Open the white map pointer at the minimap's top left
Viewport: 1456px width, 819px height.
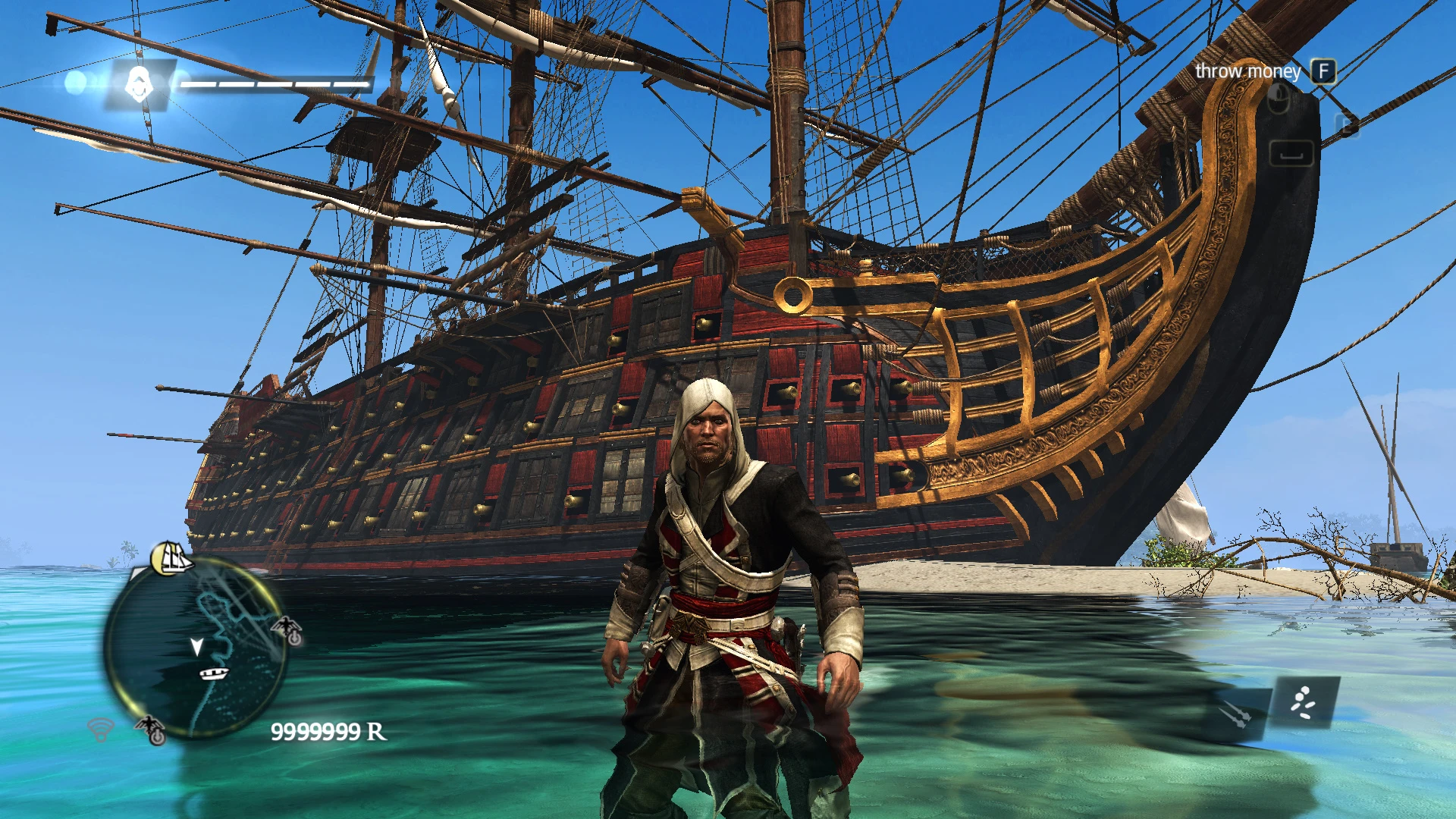pyautogui.click(x=136, y=573)
